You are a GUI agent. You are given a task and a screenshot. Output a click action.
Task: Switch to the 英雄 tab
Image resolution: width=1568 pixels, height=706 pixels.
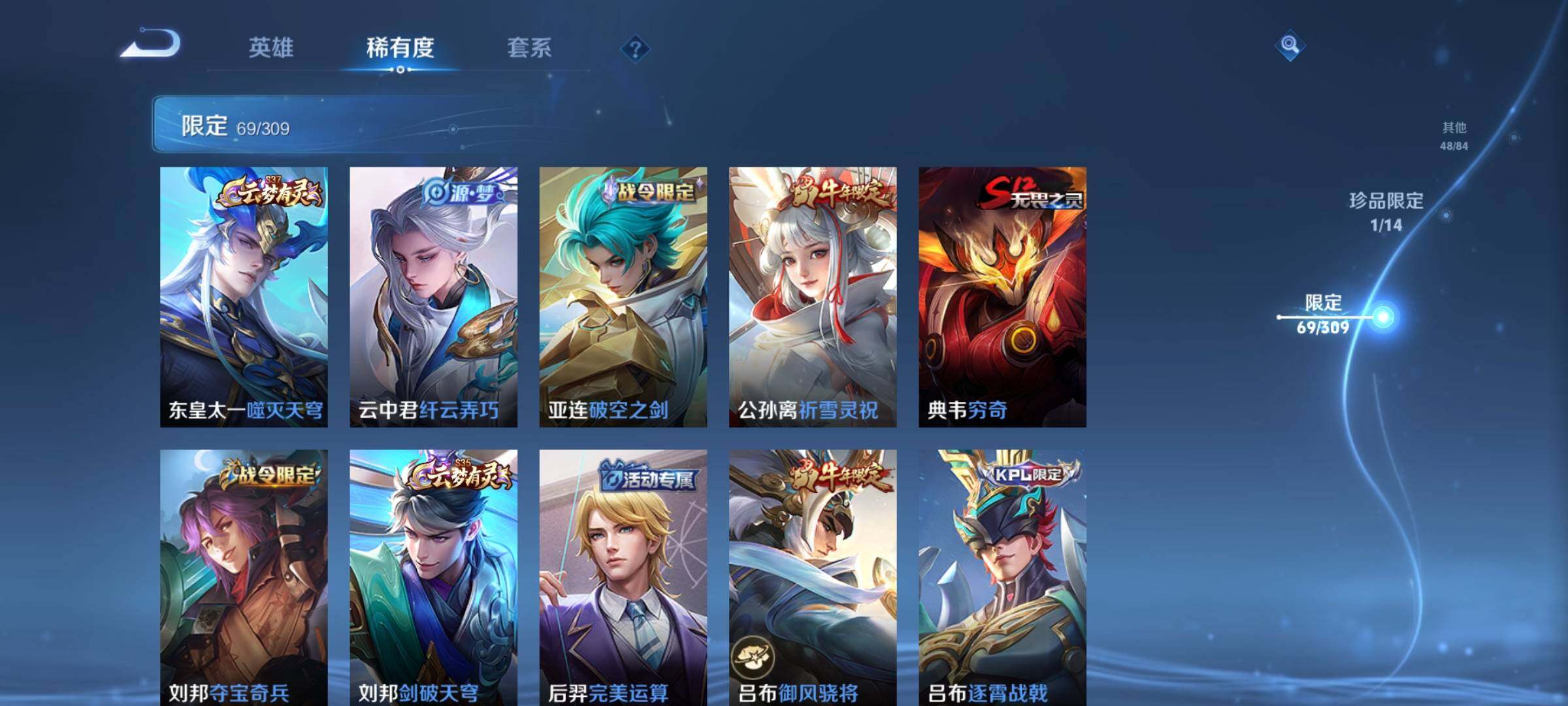point(270,48)
